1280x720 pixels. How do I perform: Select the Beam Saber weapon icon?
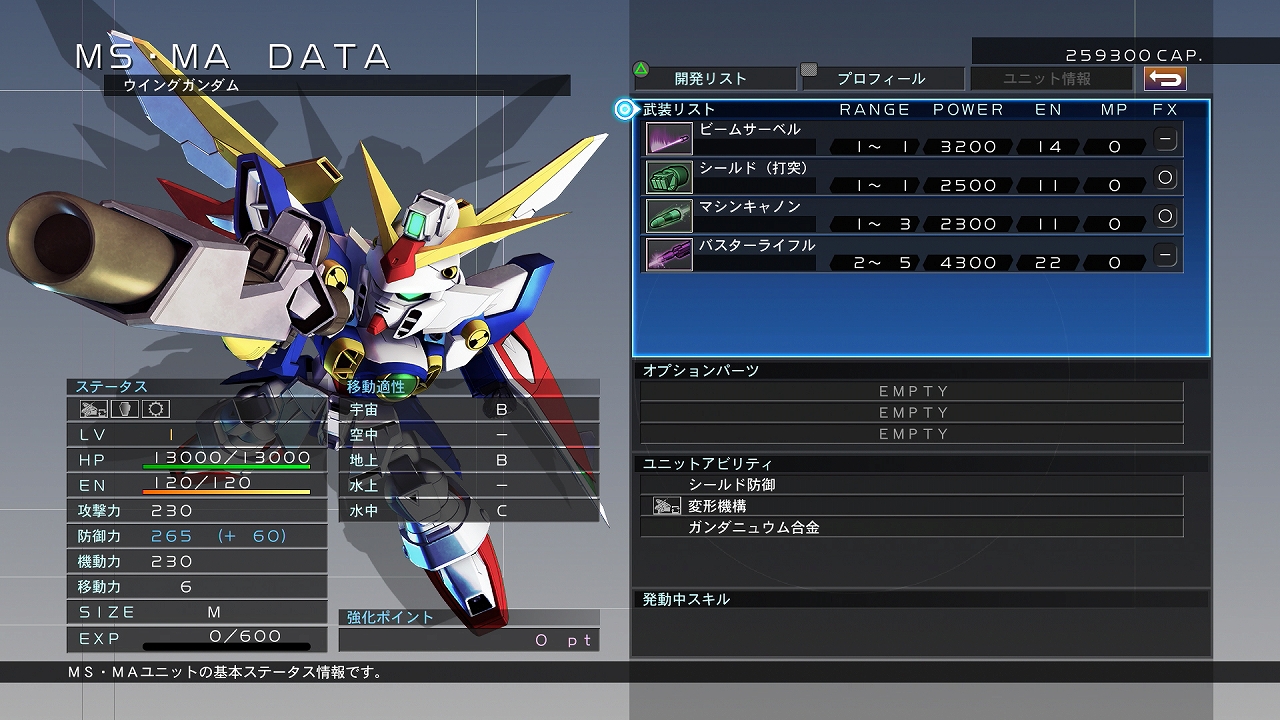point(668,139)
